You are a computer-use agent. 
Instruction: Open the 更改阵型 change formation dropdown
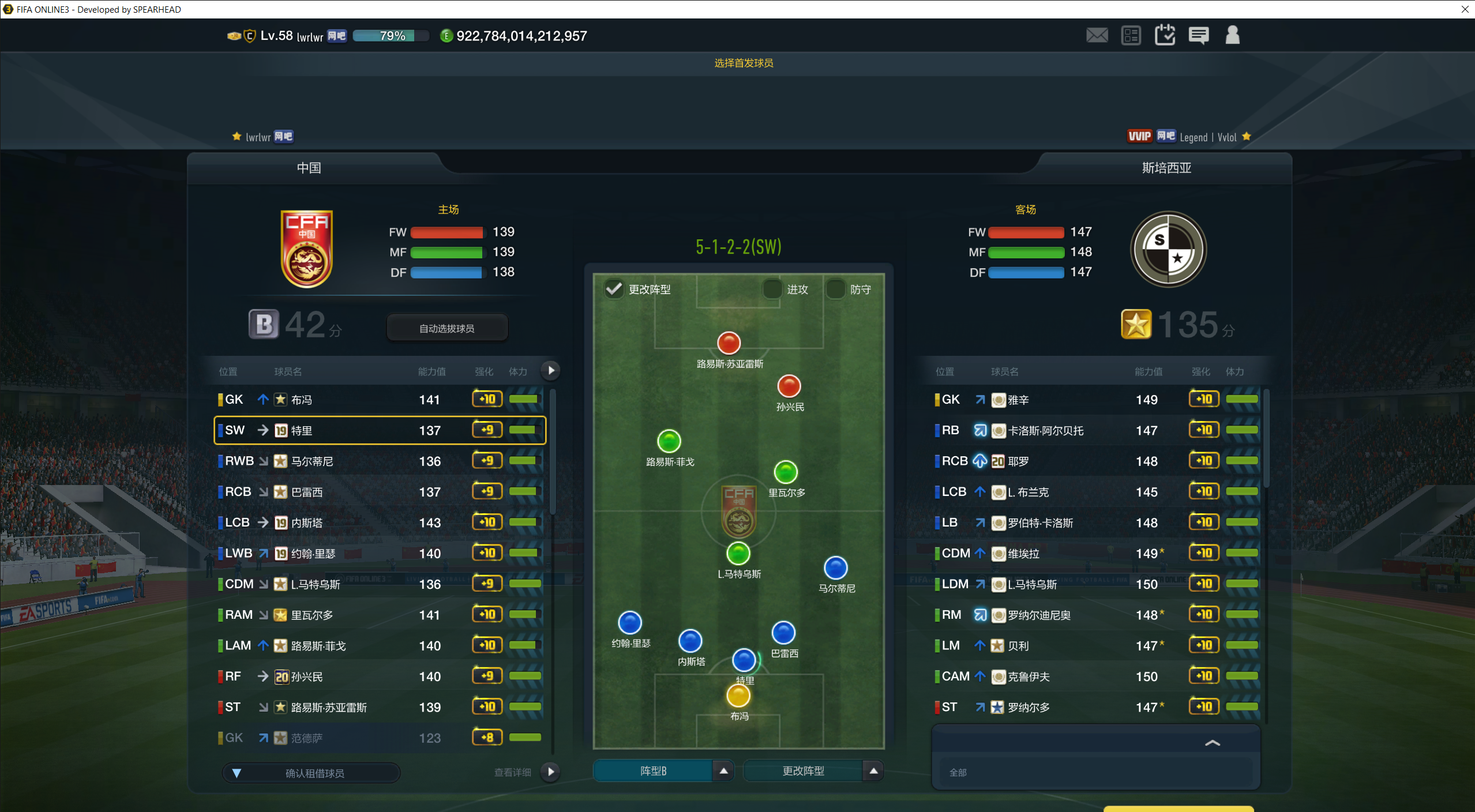click(873, 771)
